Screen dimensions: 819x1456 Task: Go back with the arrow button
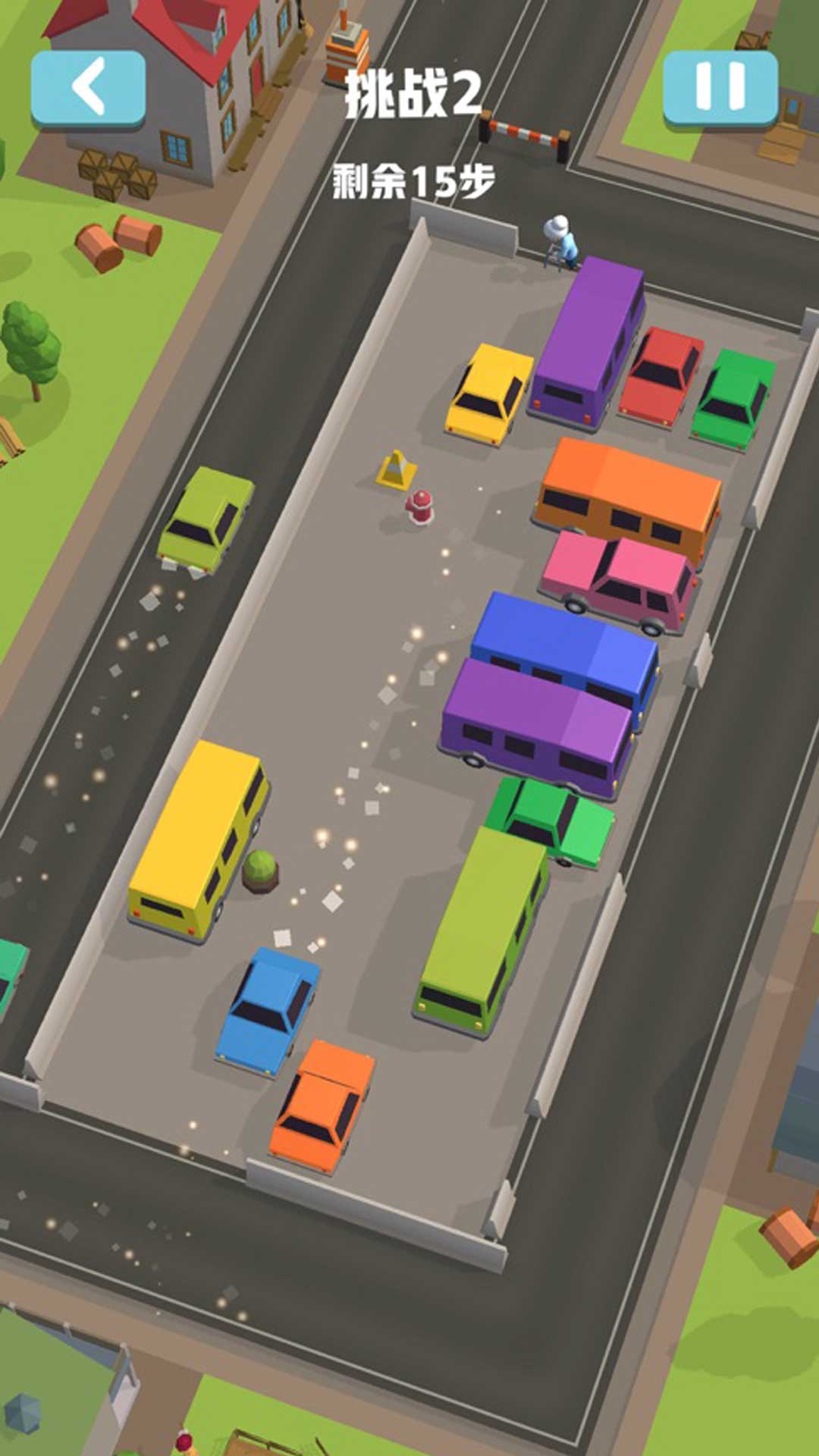[88, 88]
